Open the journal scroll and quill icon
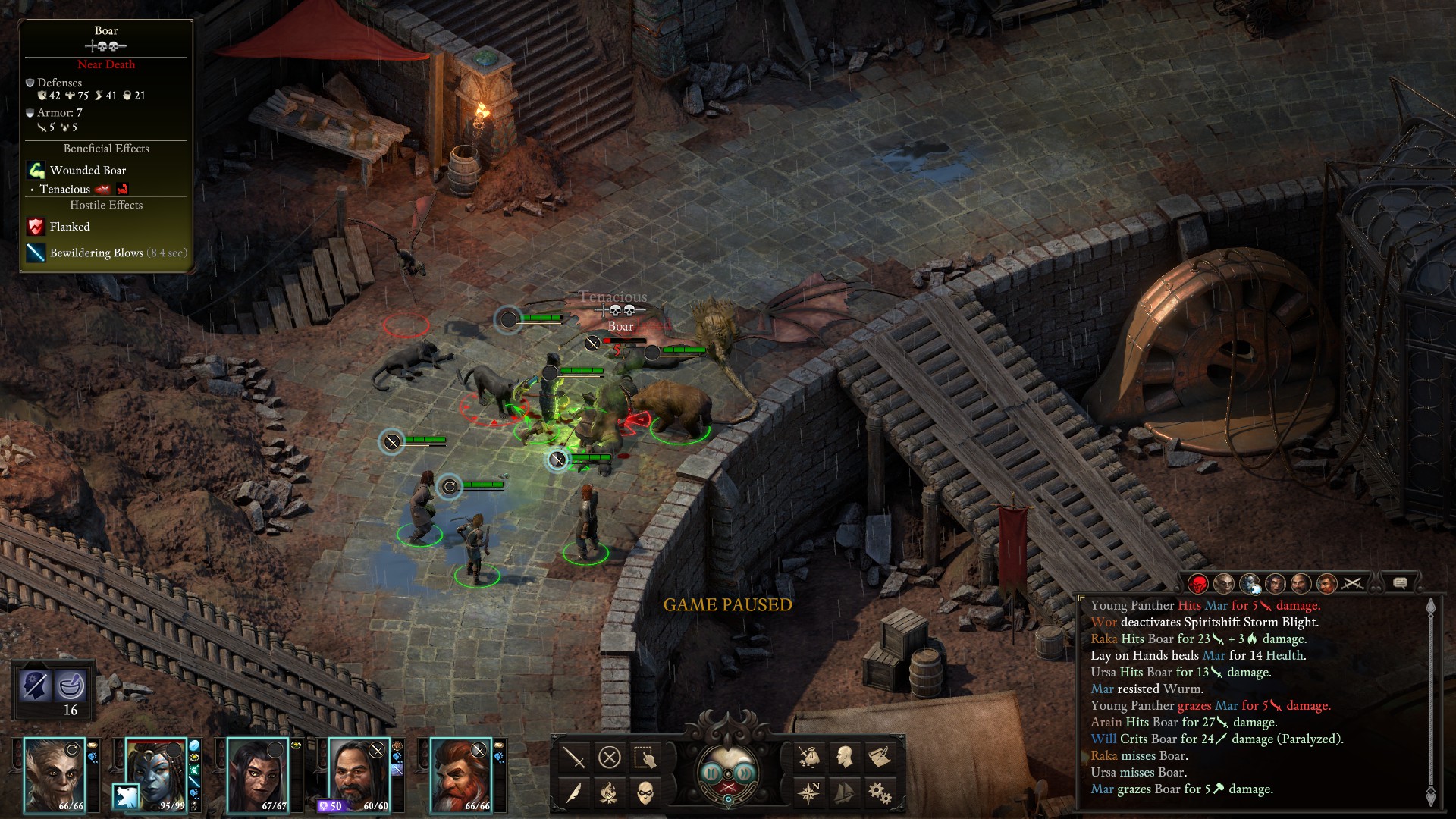 point(879,757)
